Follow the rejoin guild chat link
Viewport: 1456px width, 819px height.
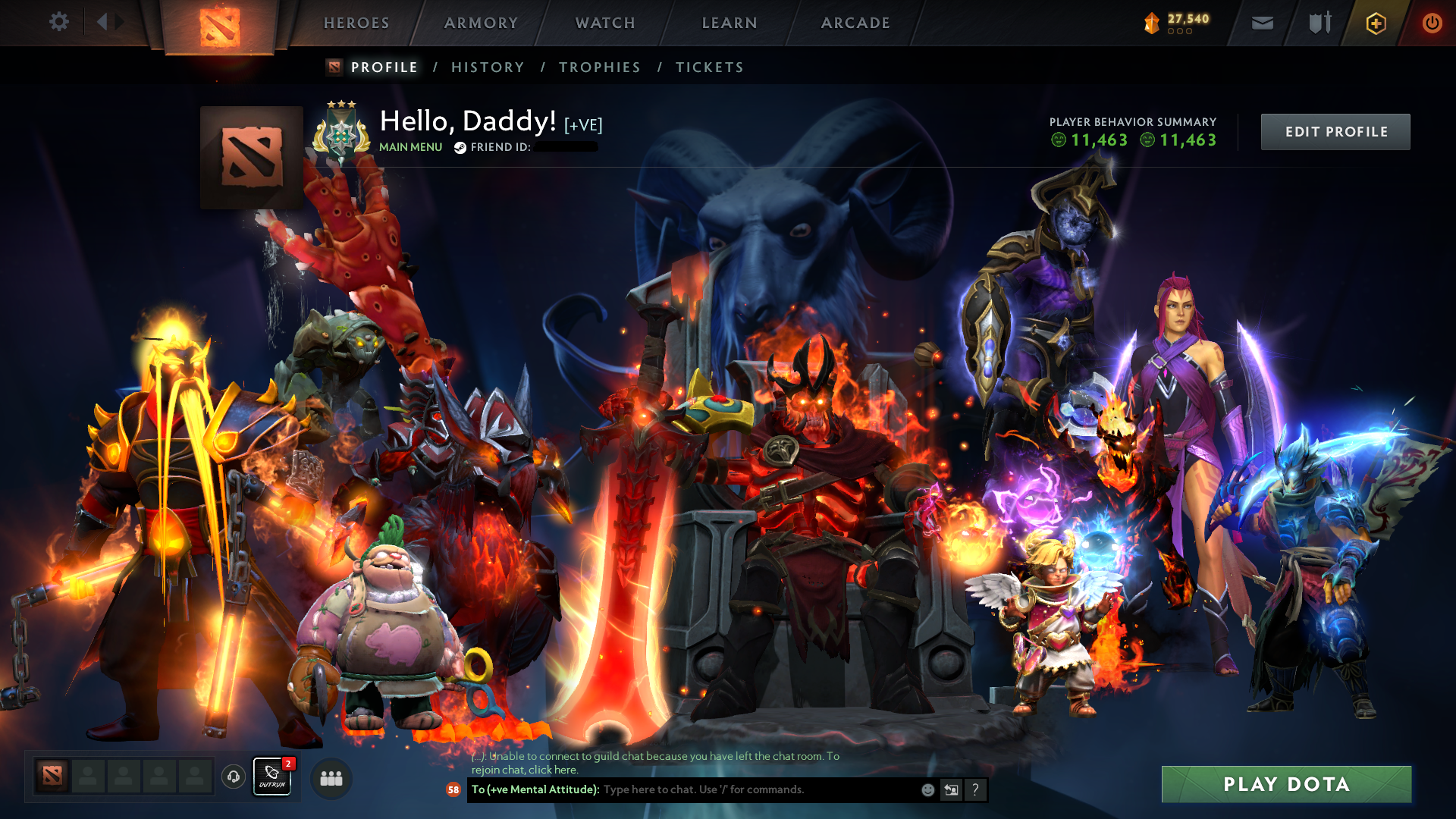551,770
